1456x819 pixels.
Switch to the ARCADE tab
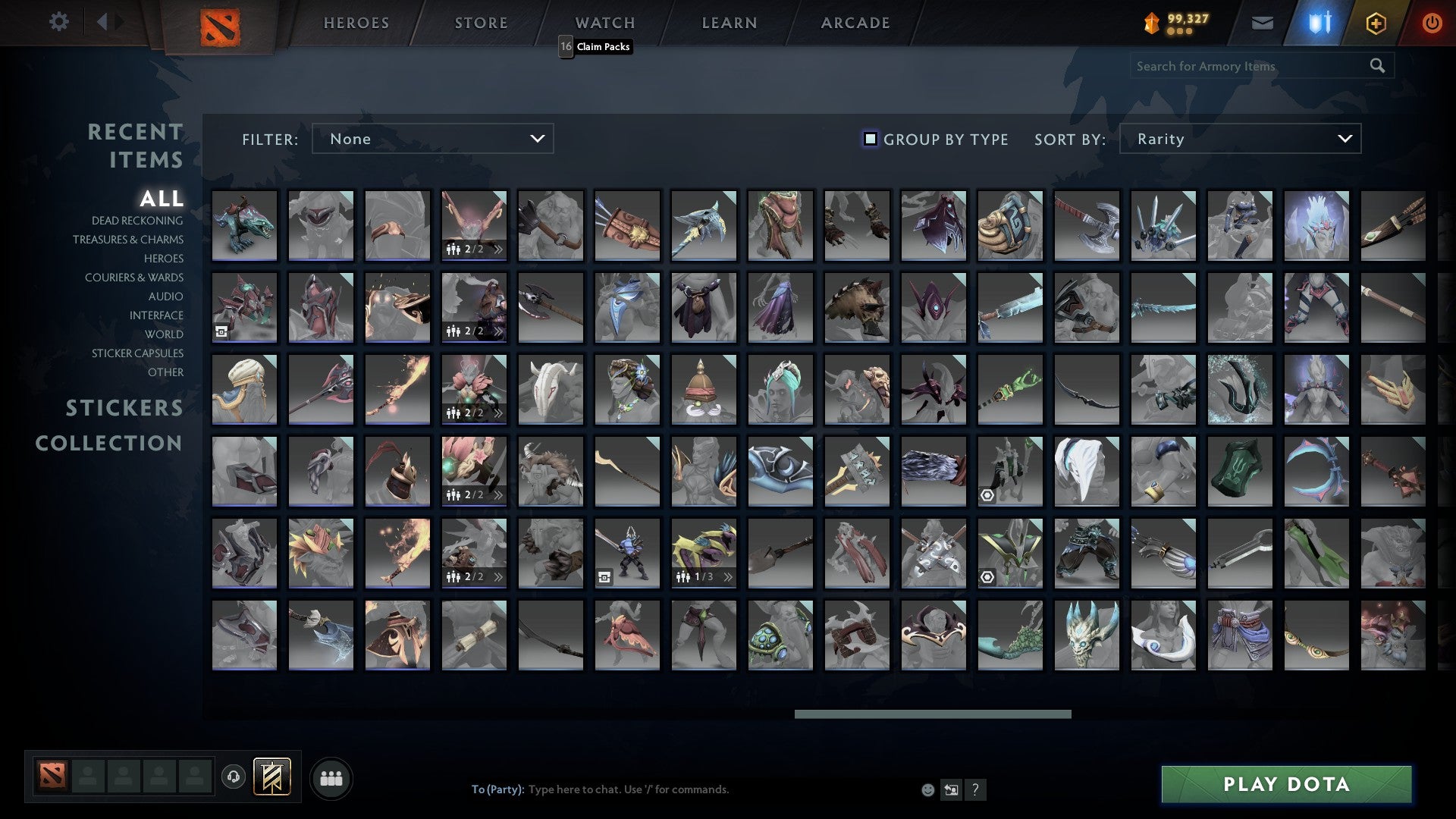(x=855, y=22)
